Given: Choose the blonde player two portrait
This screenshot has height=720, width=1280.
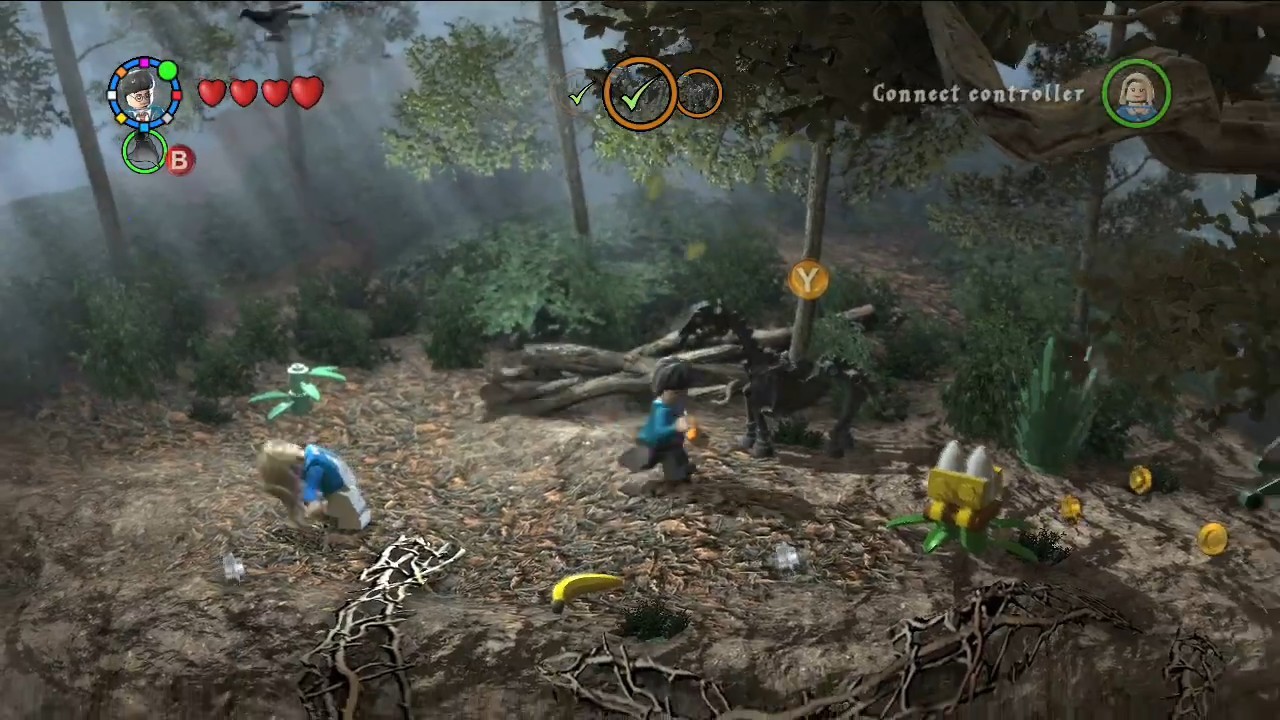Looking at the screenshot, I should [x=1136, y=93].
